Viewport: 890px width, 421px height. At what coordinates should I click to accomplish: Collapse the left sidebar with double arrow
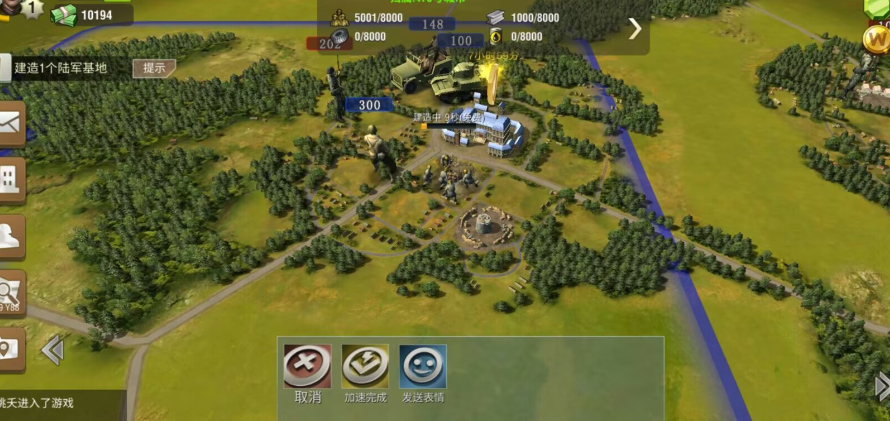point(52,349)
